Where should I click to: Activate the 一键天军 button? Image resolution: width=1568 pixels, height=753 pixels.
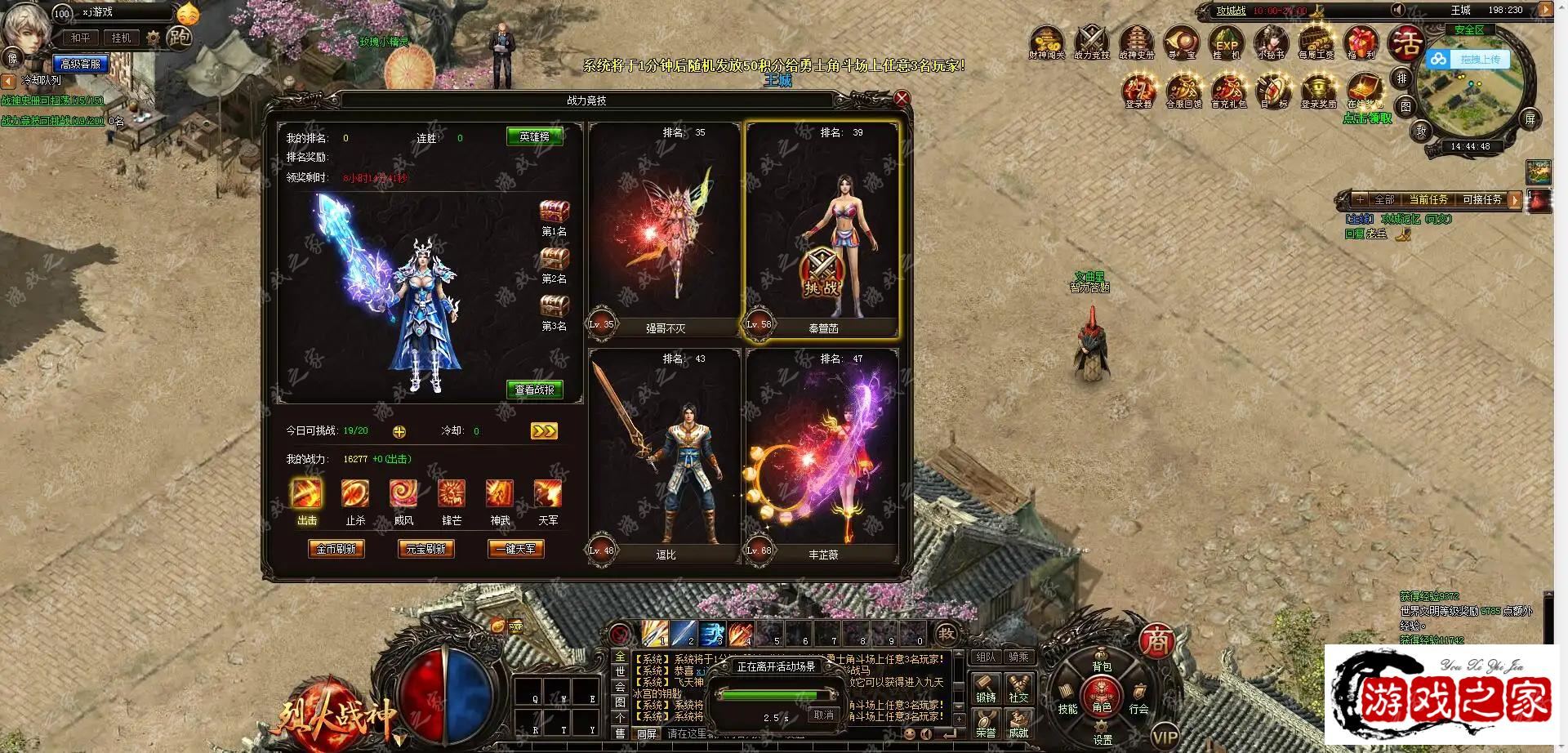(515, 549)
